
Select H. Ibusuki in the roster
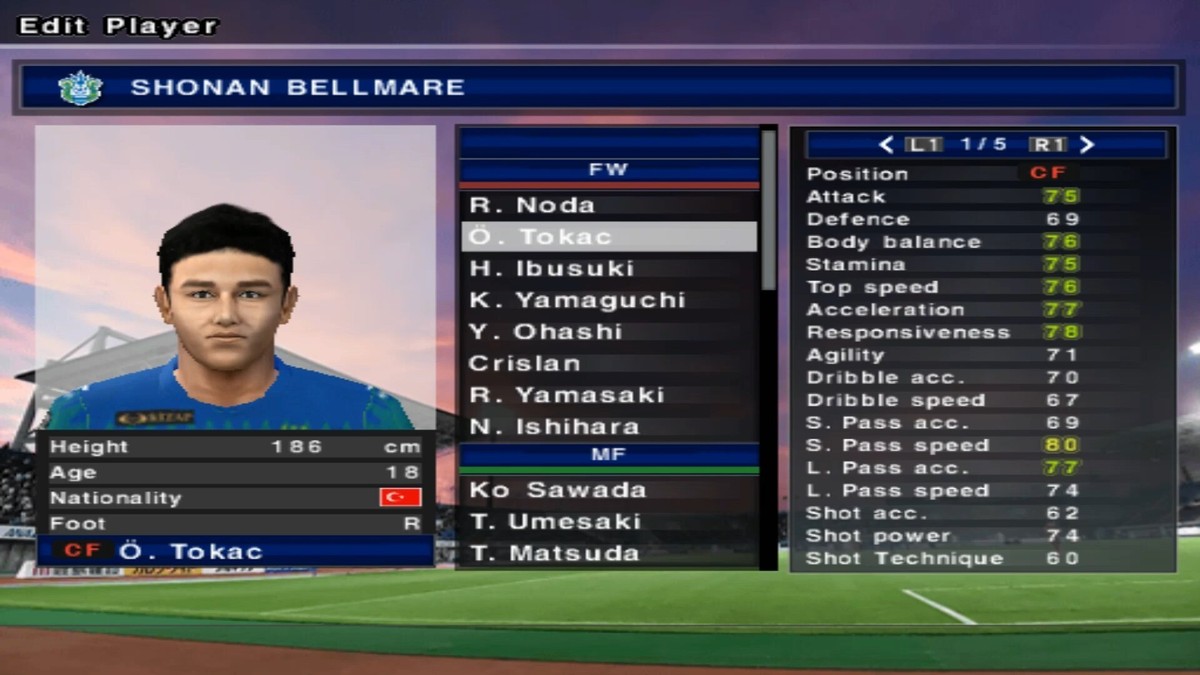(608, 269)
